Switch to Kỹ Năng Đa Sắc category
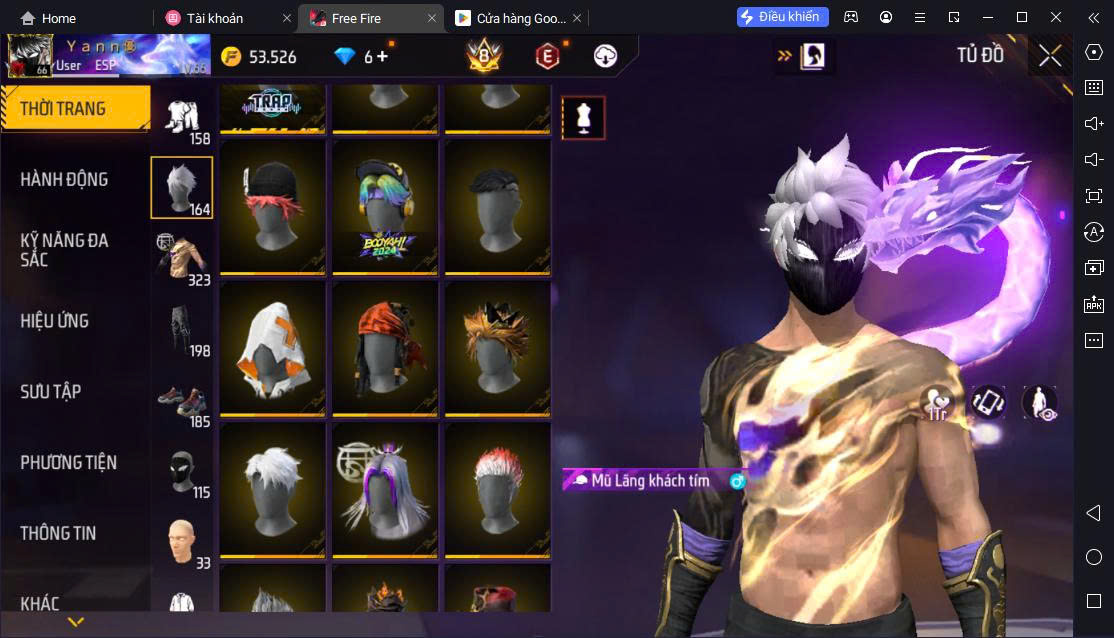Viewport: 1114px width, 638px height. coord(65,250)
